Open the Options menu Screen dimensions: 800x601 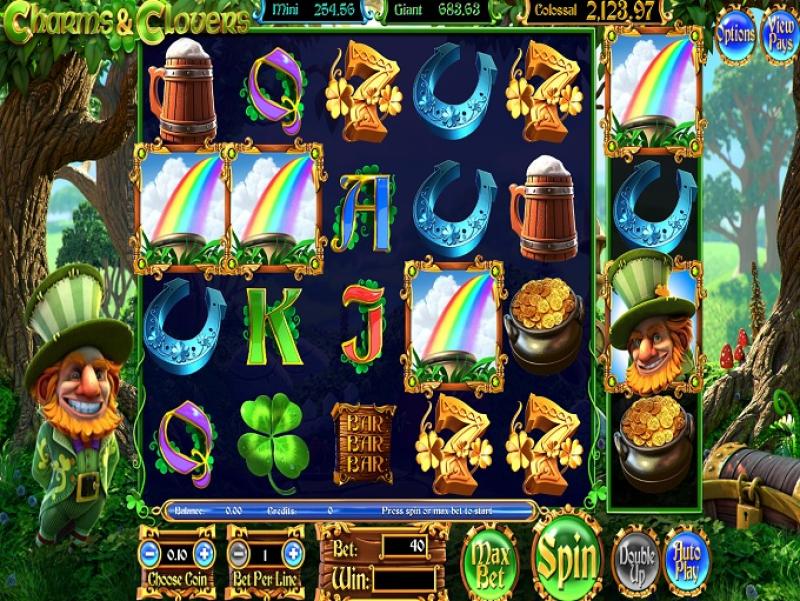click(735, 33)
